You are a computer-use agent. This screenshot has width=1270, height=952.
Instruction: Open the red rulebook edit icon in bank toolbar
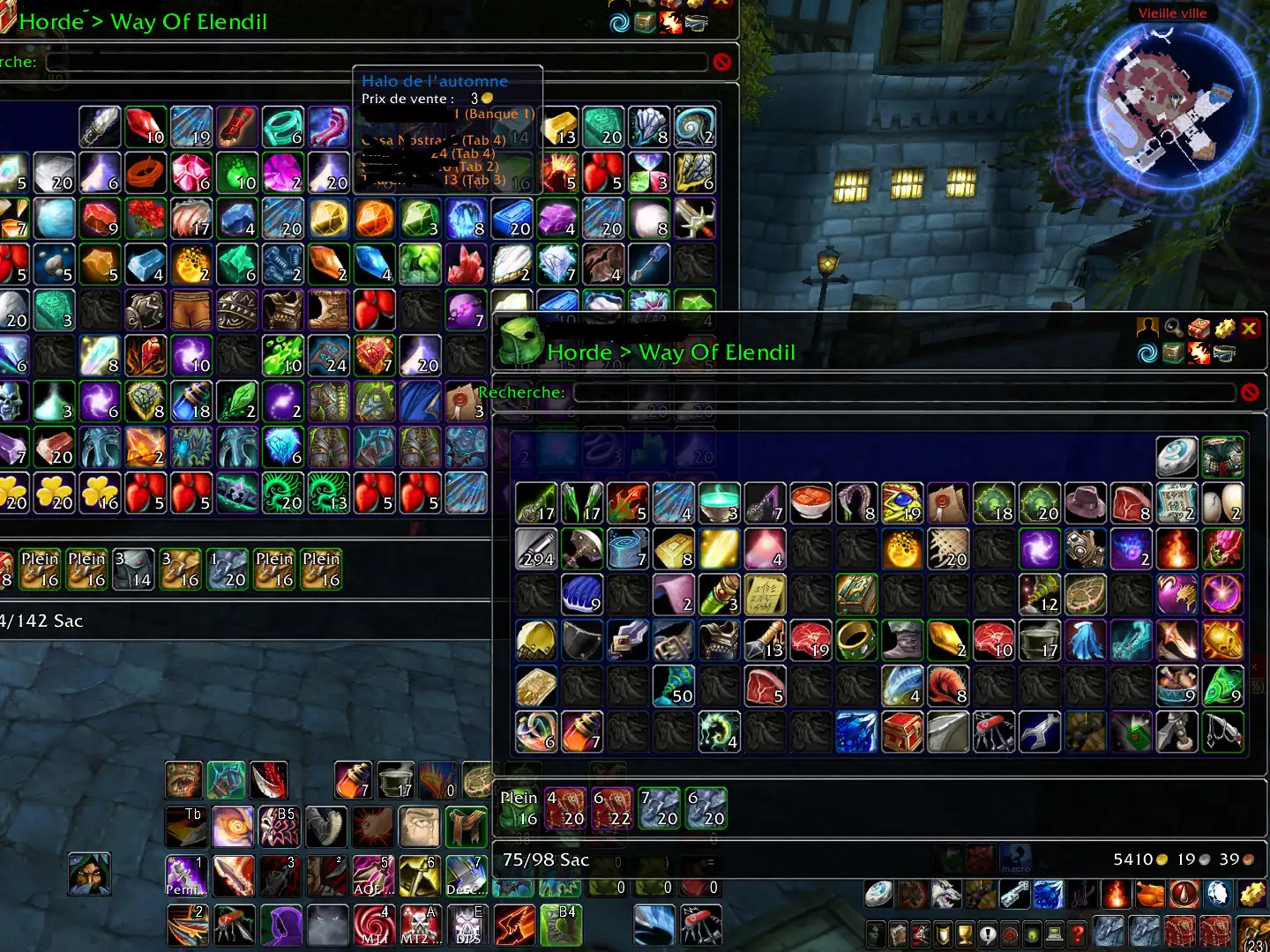tap(1199, 327)
